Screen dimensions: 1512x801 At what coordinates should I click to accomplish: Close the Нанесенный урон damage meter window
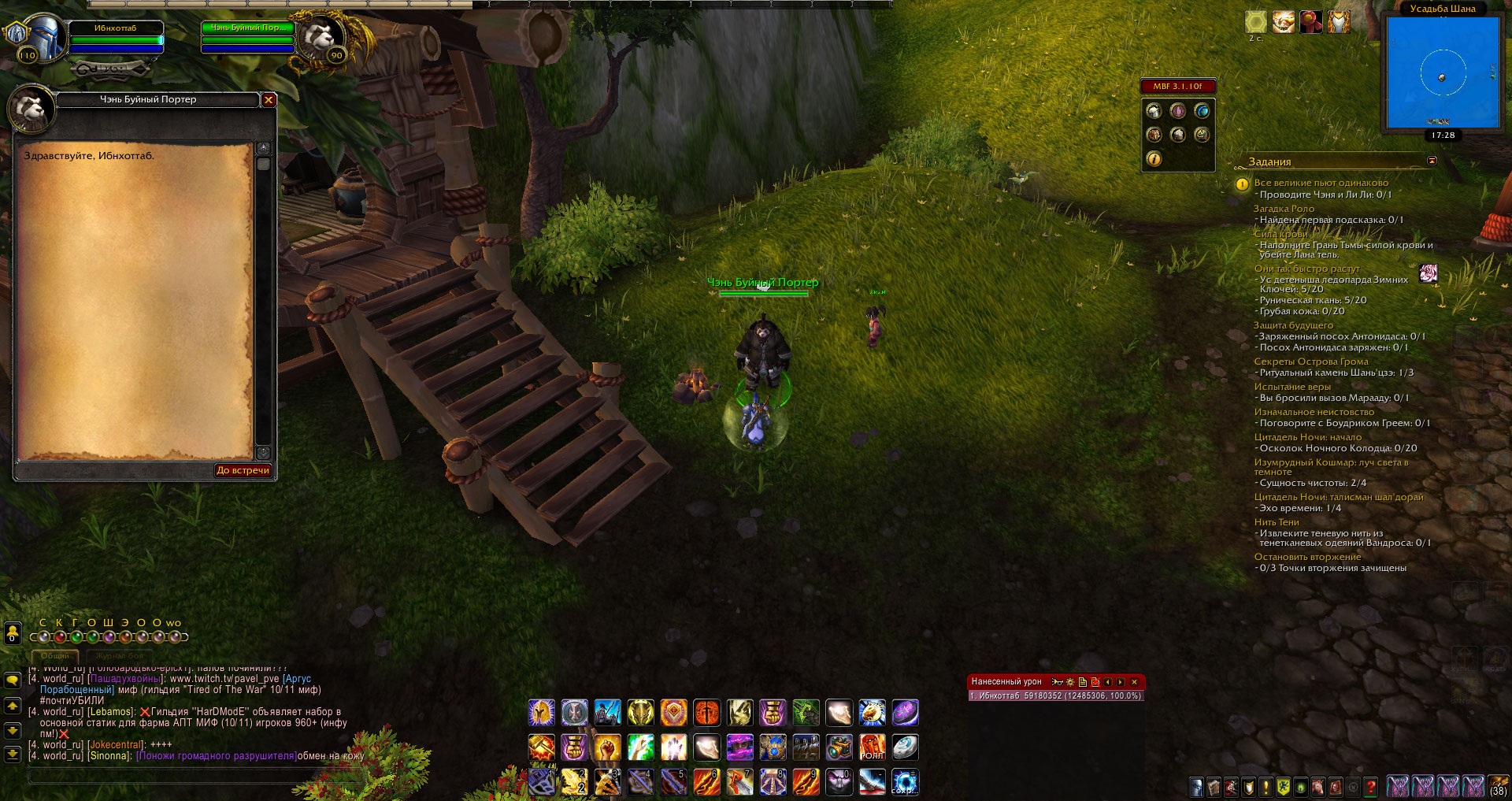click(1134, 682)
